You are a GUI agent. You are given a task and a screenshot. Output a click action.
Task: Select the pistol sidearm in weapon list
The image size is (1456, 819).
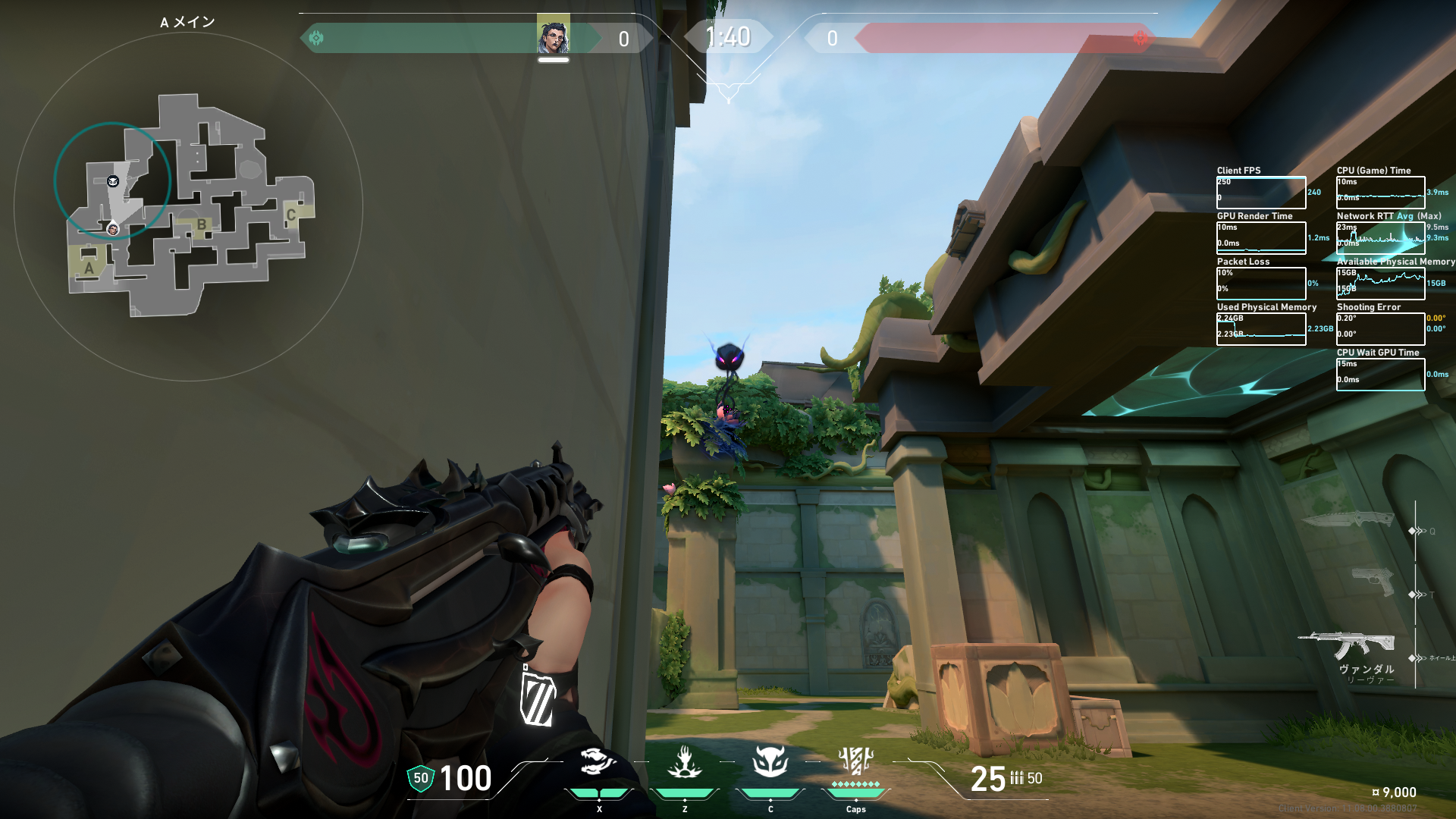pyautogui.click(x=1373, y=582)
